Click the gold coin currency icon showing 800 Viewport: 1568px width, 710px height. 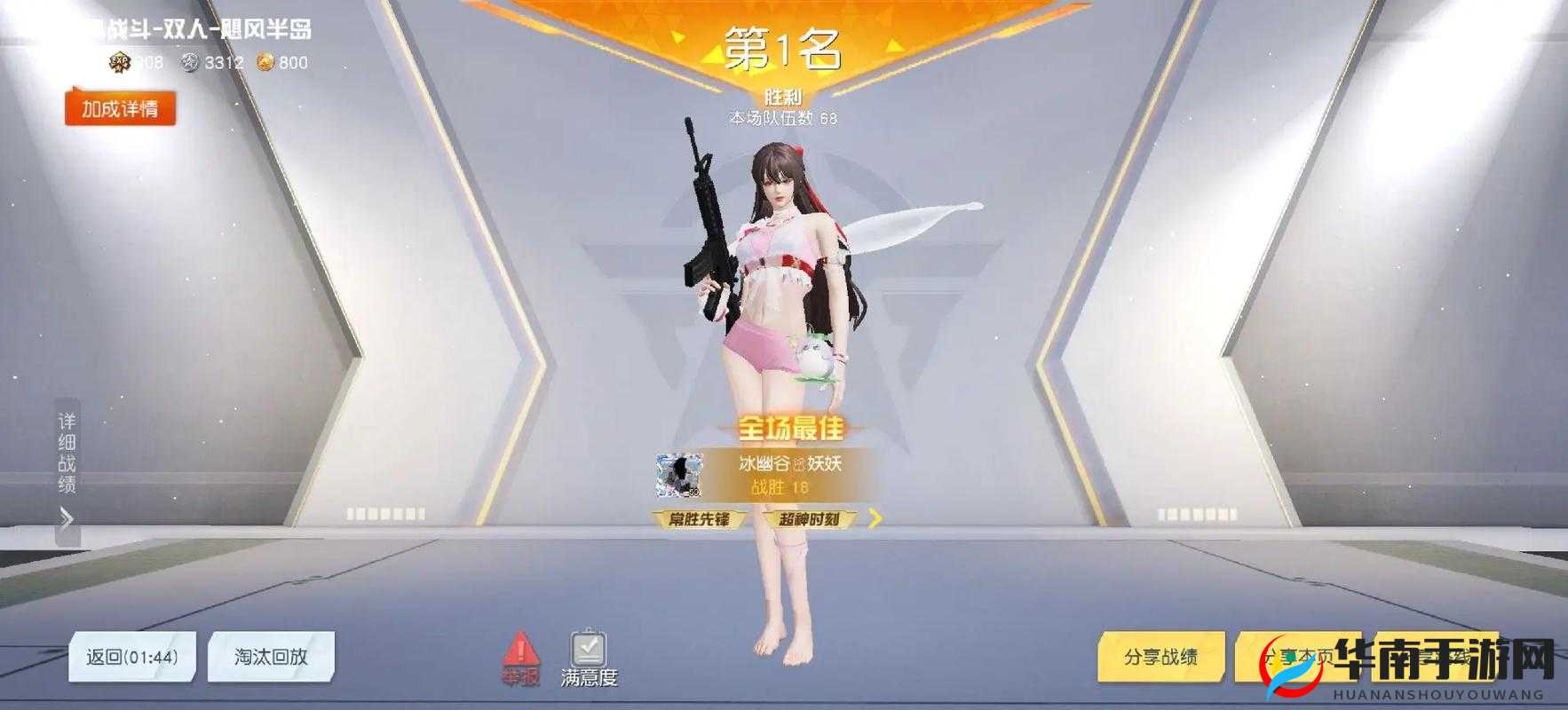coord(266,63)
